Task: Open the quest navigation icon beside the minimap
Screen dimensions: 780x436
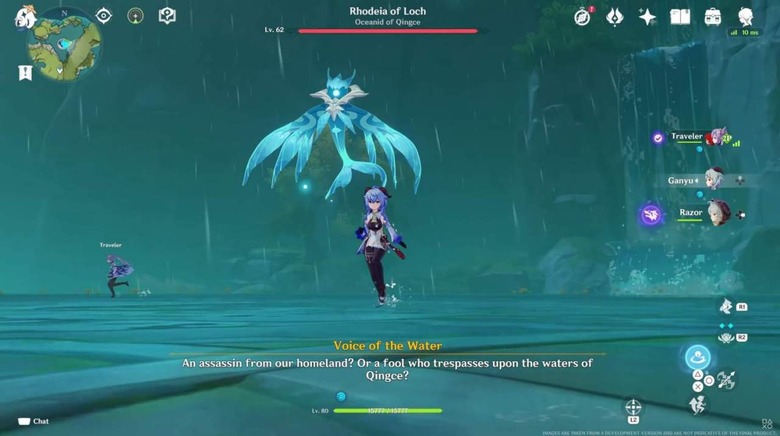Action: click(104, 16)
